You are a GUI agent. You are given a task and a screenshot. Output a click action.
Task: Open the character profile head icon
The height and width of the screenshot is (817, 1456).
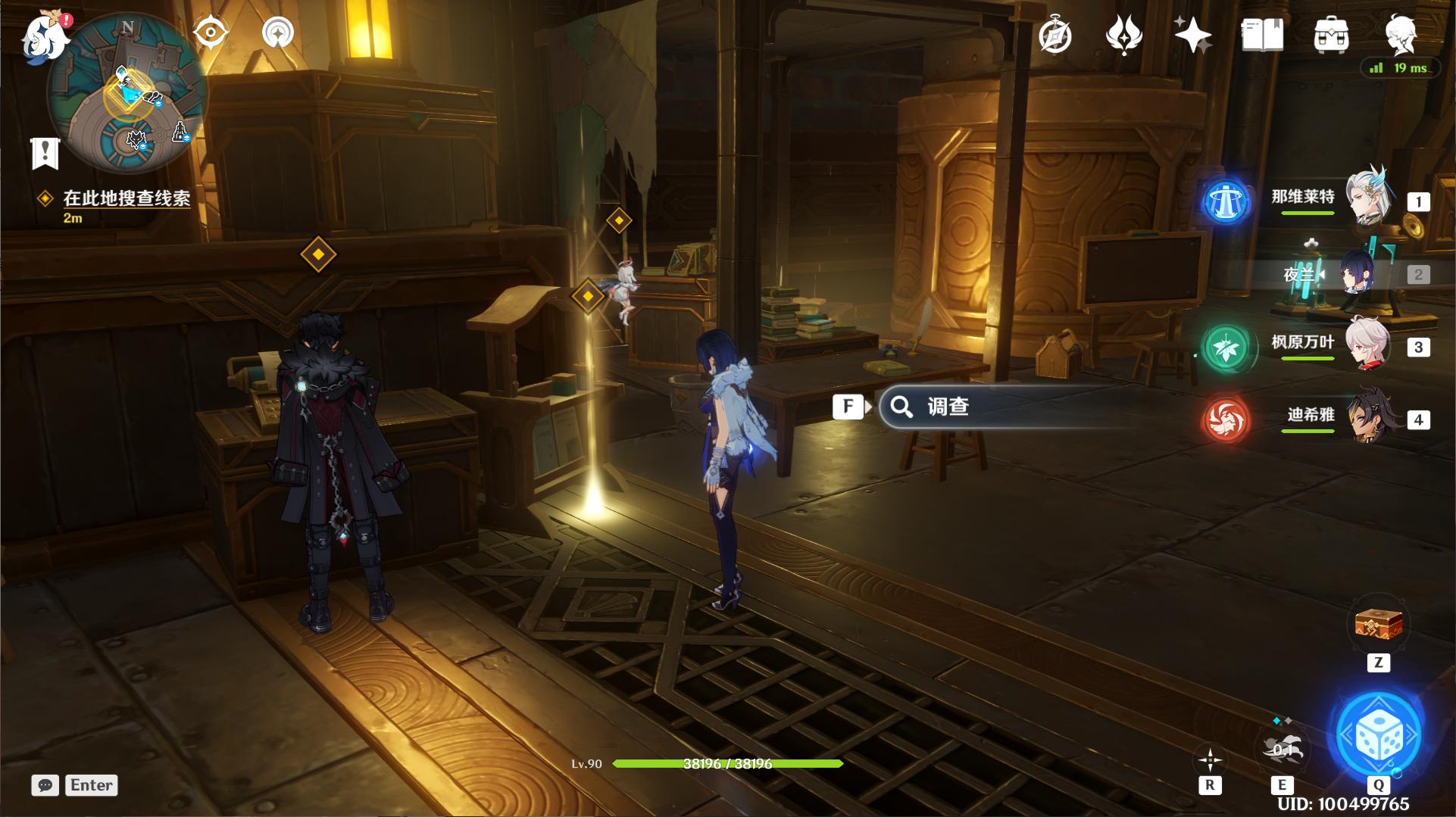tap(1400, 35)
